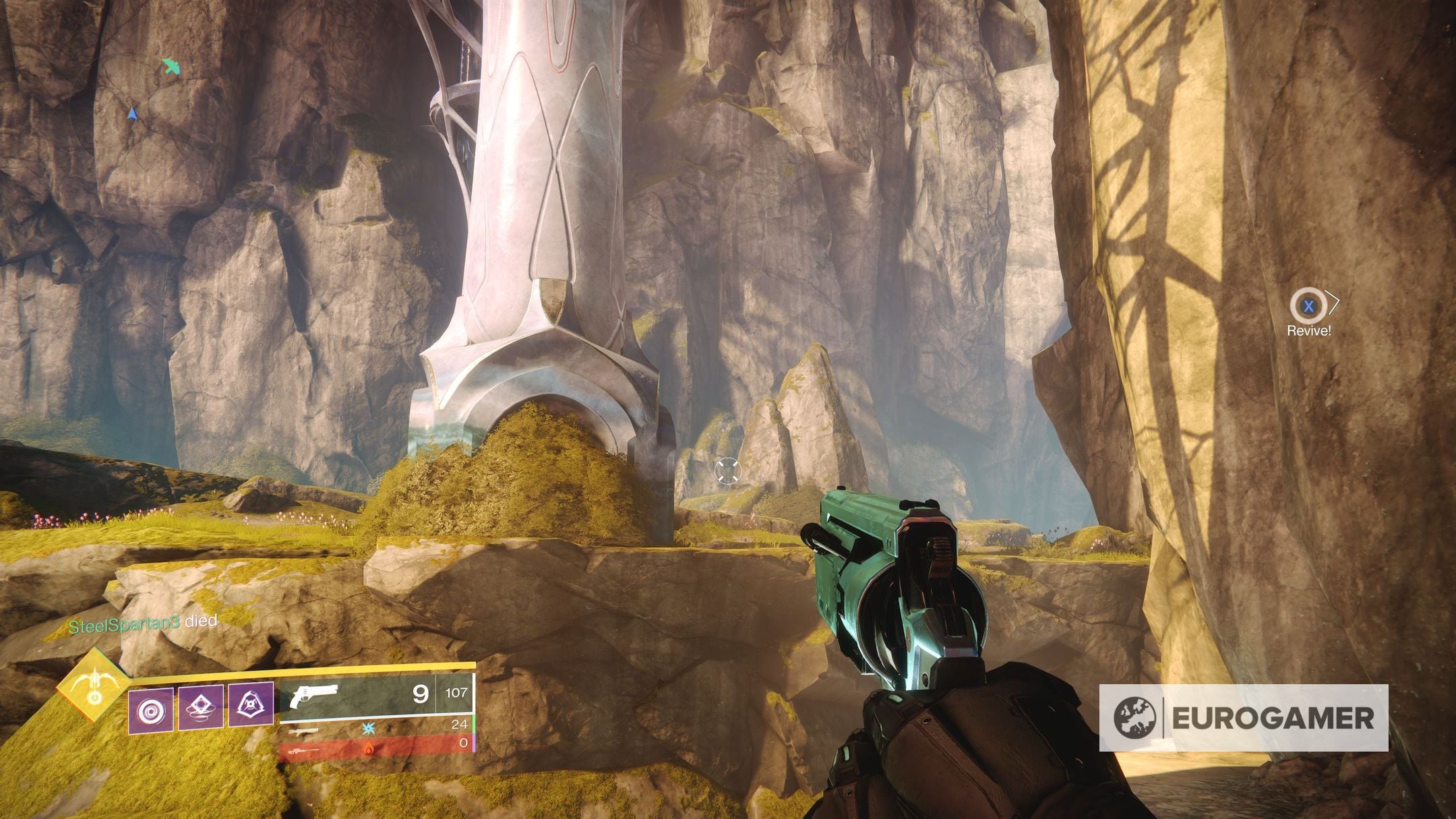The height and width of the screenshot is (819, 1456).
Task: Activate the yellow diamond super ability icon
Action: [x=94, y=686]
